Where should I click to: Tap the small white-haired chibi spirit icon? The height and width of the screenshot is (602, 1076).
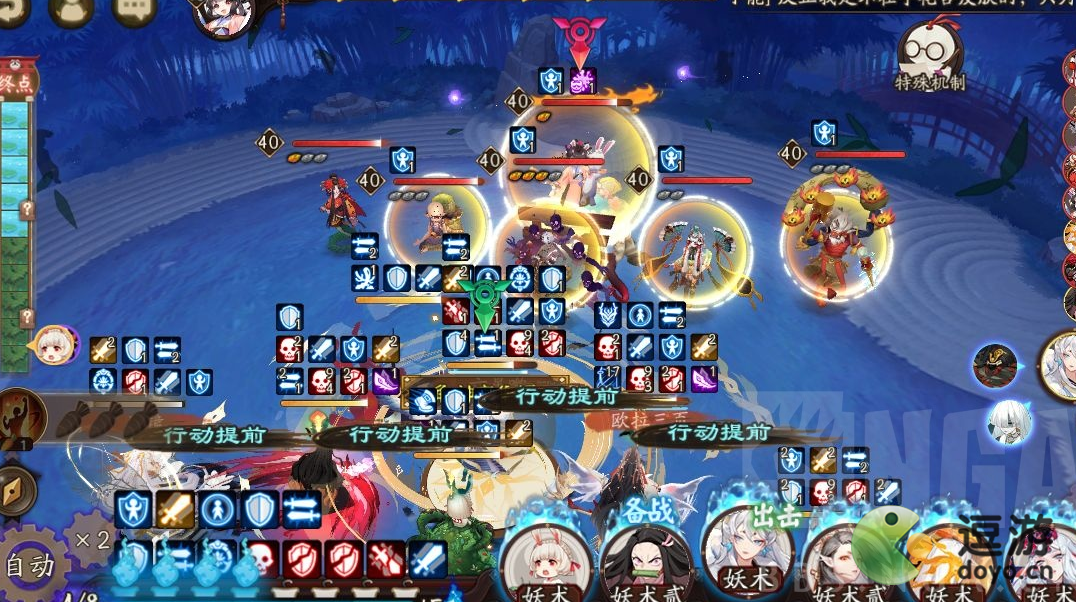(1008, 421)
